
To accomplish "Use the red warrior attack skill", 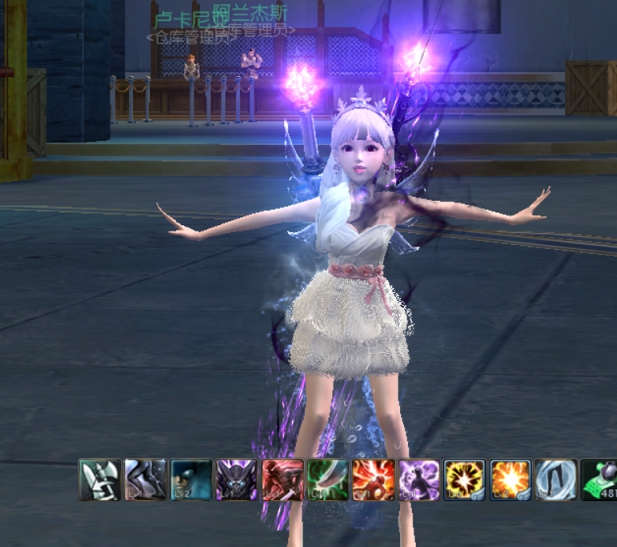I will [x=282, y=480].
